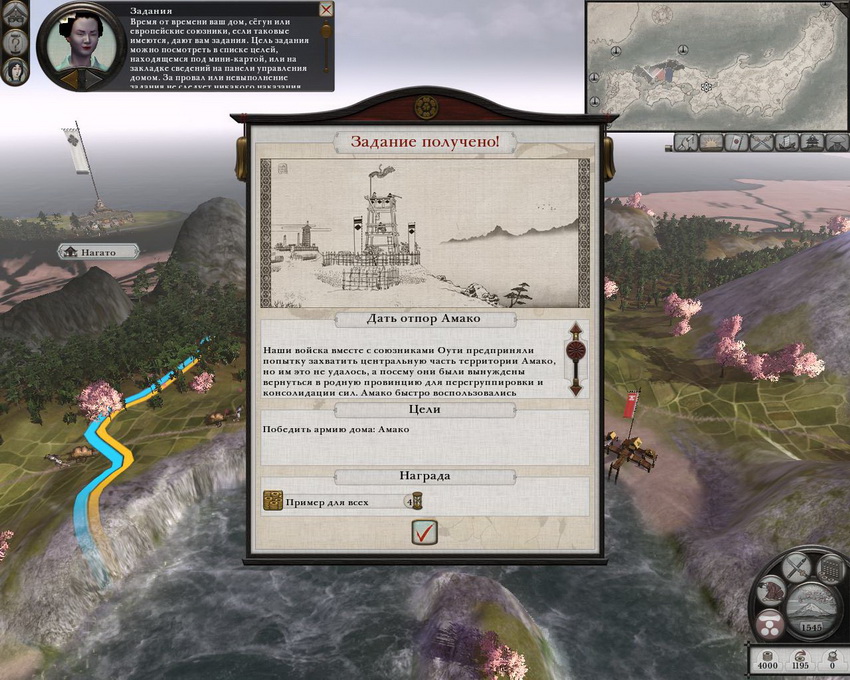Screen dimensions: 850x680
Task: Click the question mark help button
Action: click(x=17, y=42)
